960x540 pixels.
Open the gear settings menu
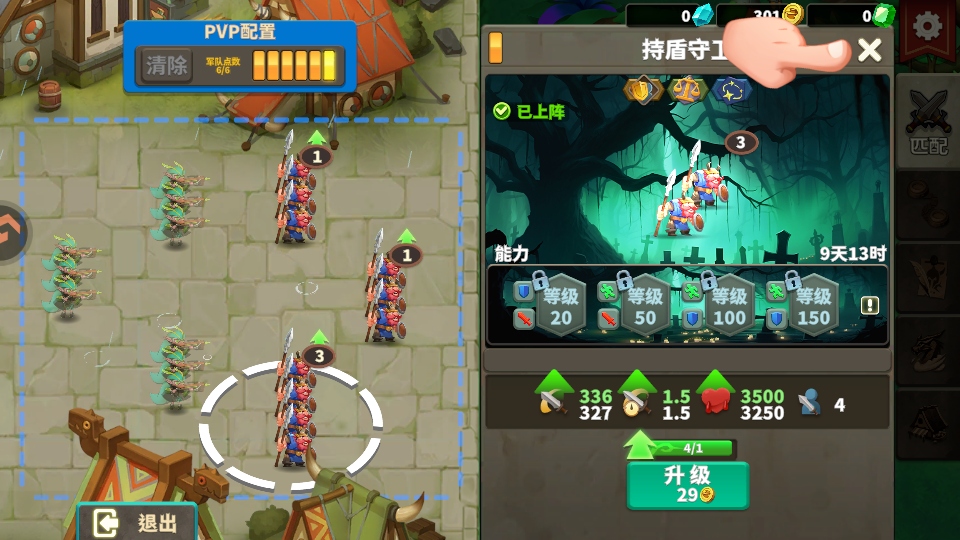(x=928, y=27)
